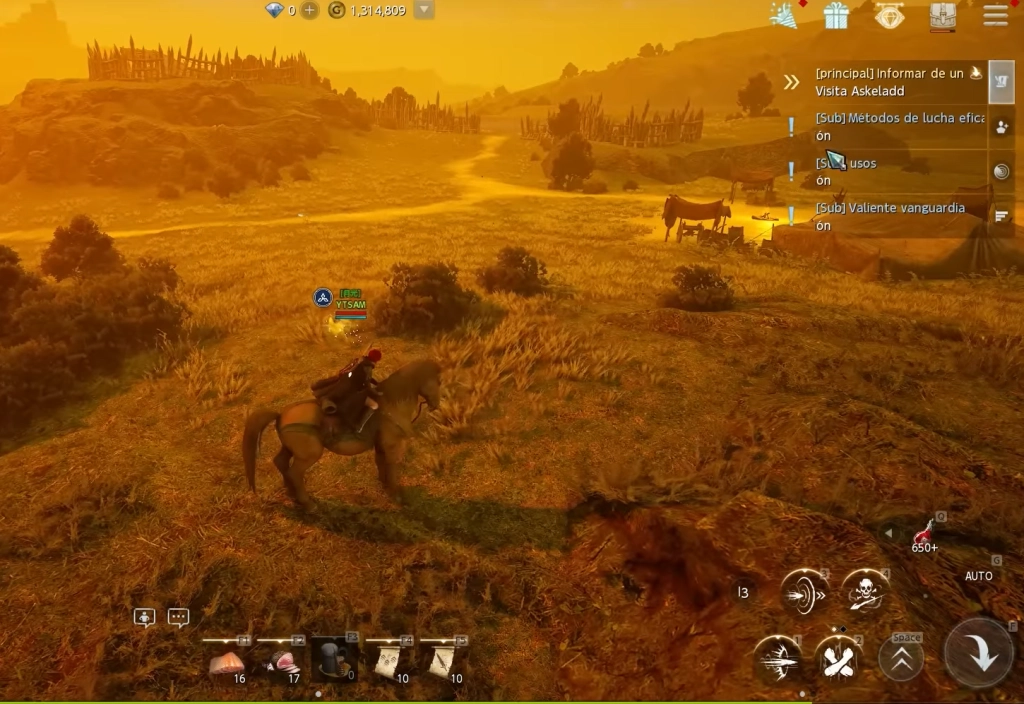The height and width of the screenshot is (704, 1024).
Task: Activate the crossed arms guard skill
Action: point(838,659)
